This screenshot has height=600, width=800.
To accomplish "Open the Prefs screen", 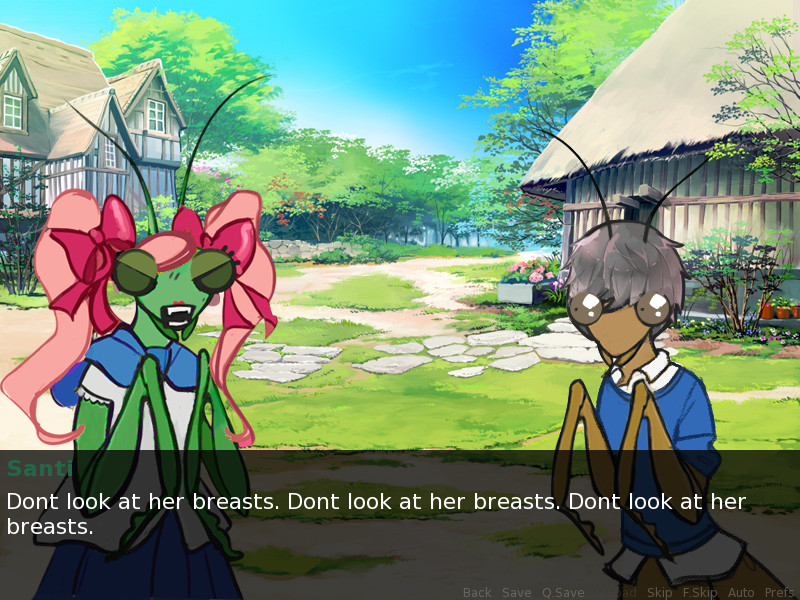I will point(779,592).
